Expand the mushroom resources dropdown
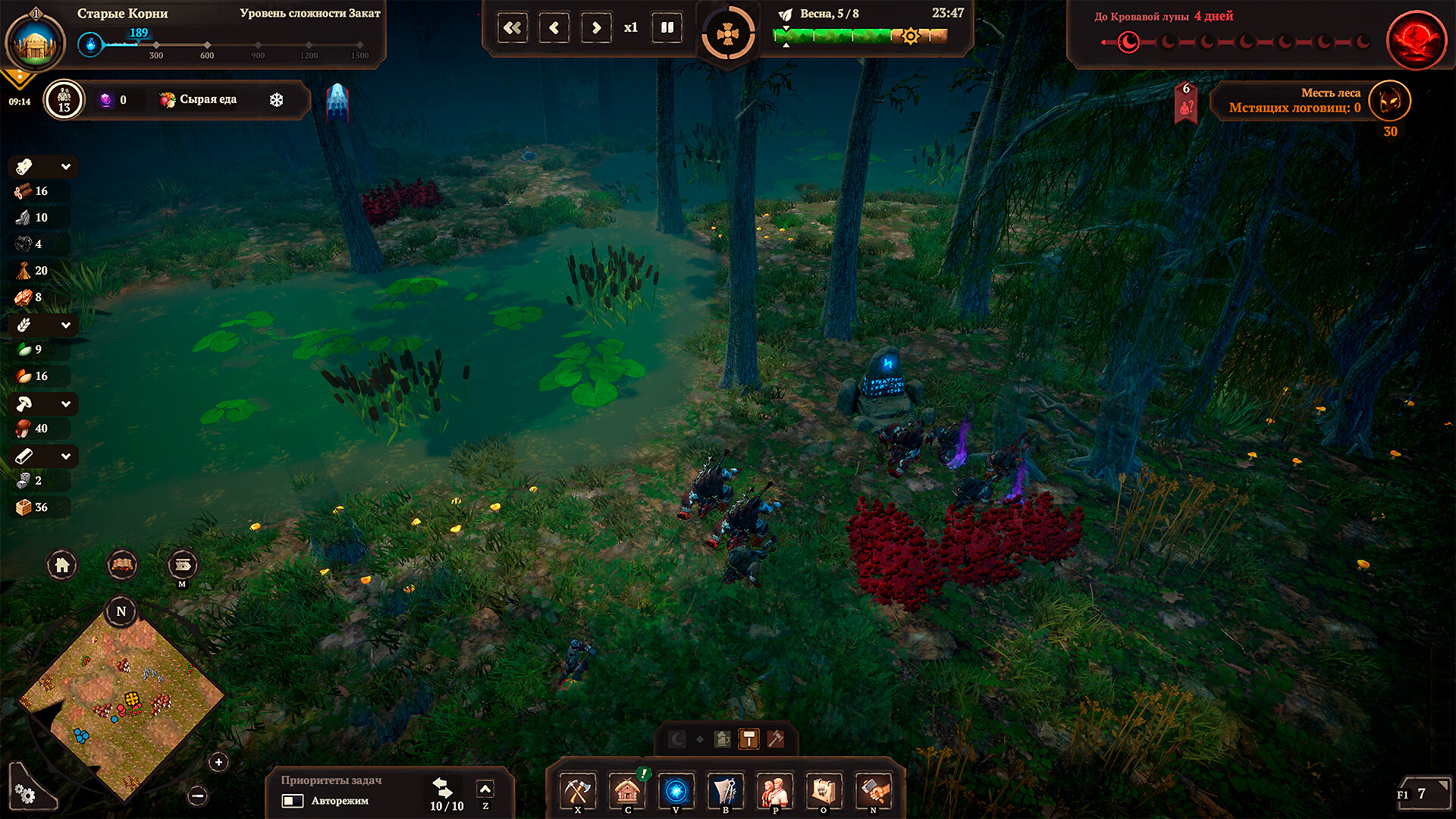1456x819 pixels. (66, 403)
